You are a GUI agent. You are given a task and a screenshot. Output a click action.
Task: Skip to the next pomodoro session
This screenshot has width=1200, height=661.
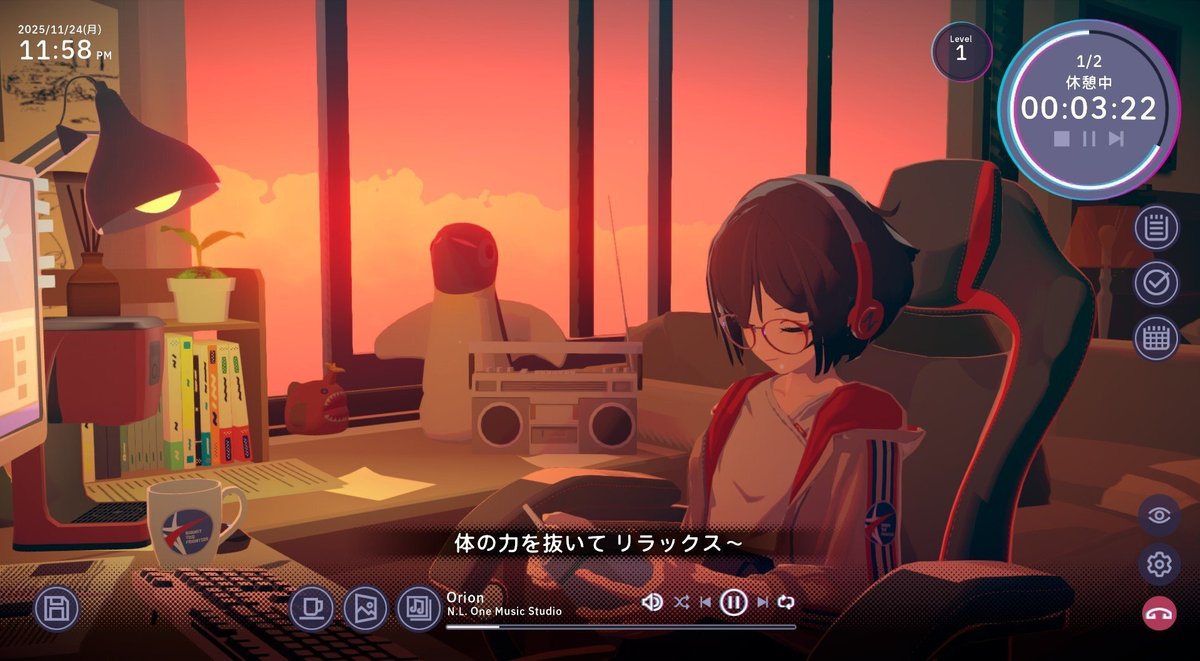point(1116,139)
